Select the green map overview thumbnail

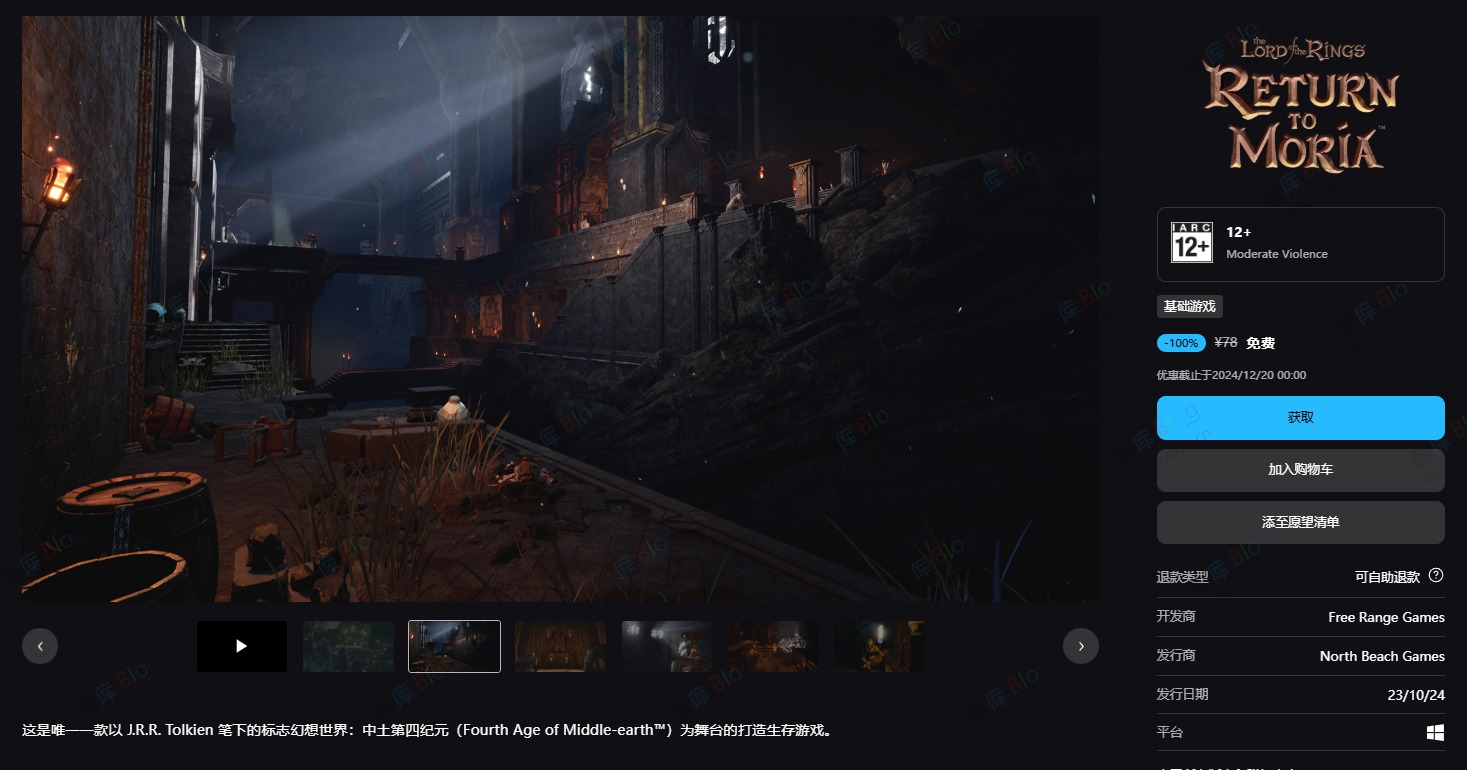point(348,646)
